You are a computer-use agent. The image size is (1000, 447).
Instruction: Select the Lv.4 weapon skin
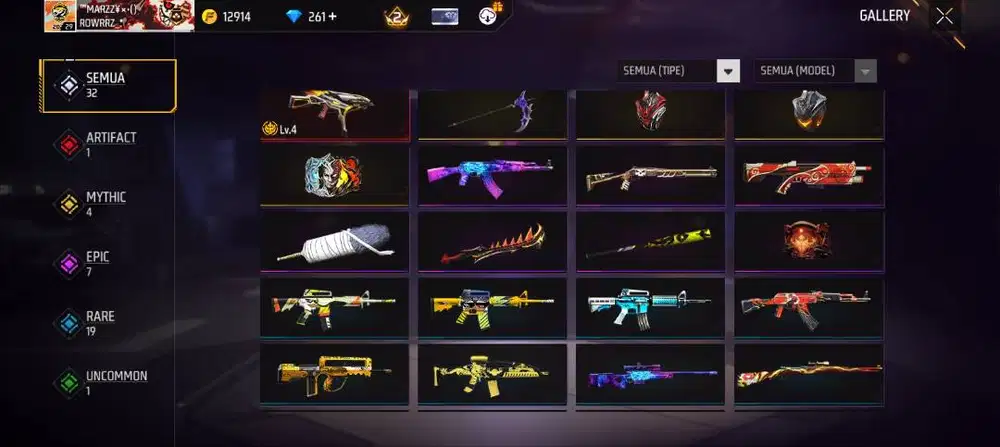coord(334,113)
